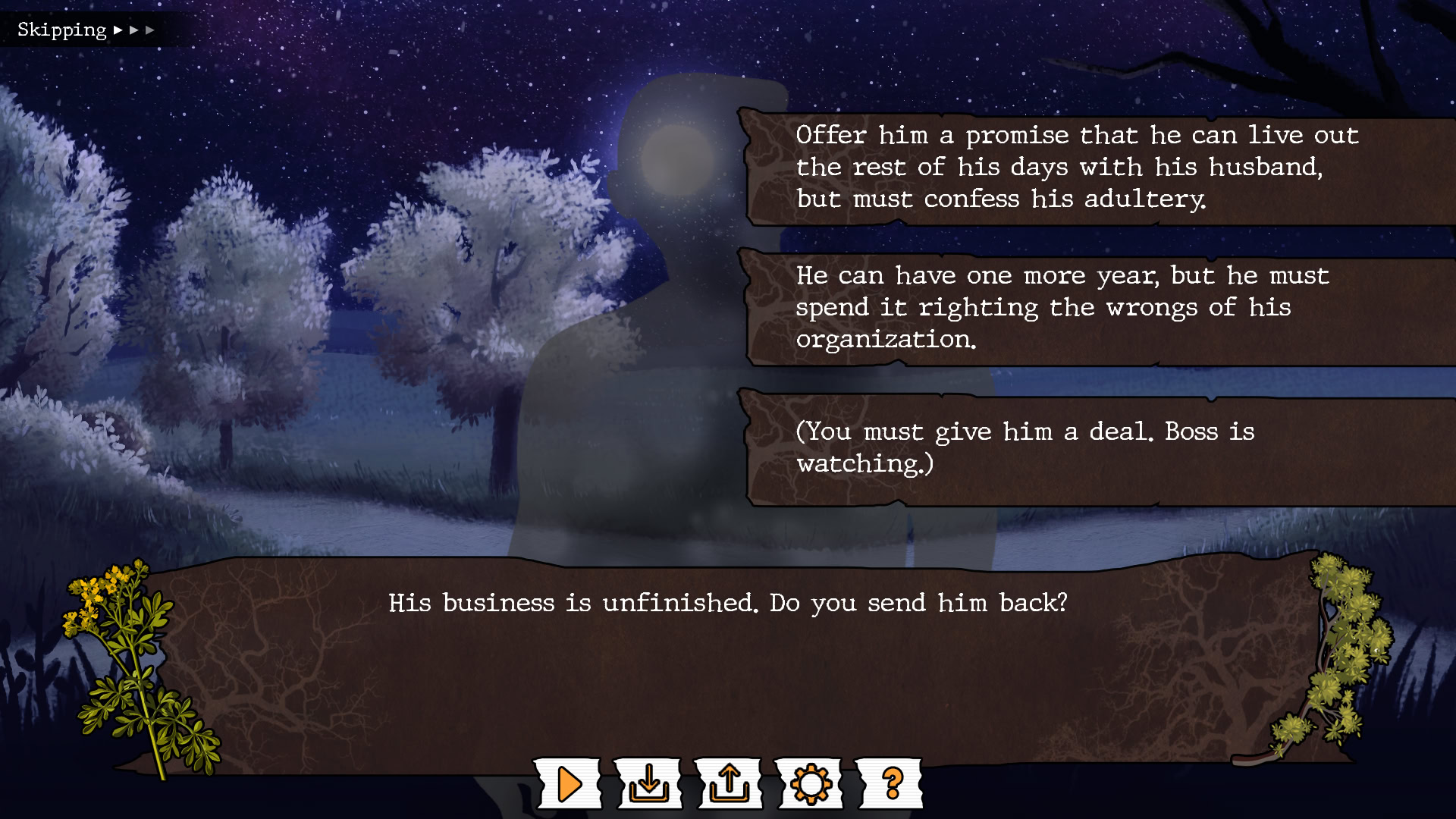Viewport: 1456px width, 819px height.
Task: Open the load game upload-arrow icon
Action: [730, 784]
